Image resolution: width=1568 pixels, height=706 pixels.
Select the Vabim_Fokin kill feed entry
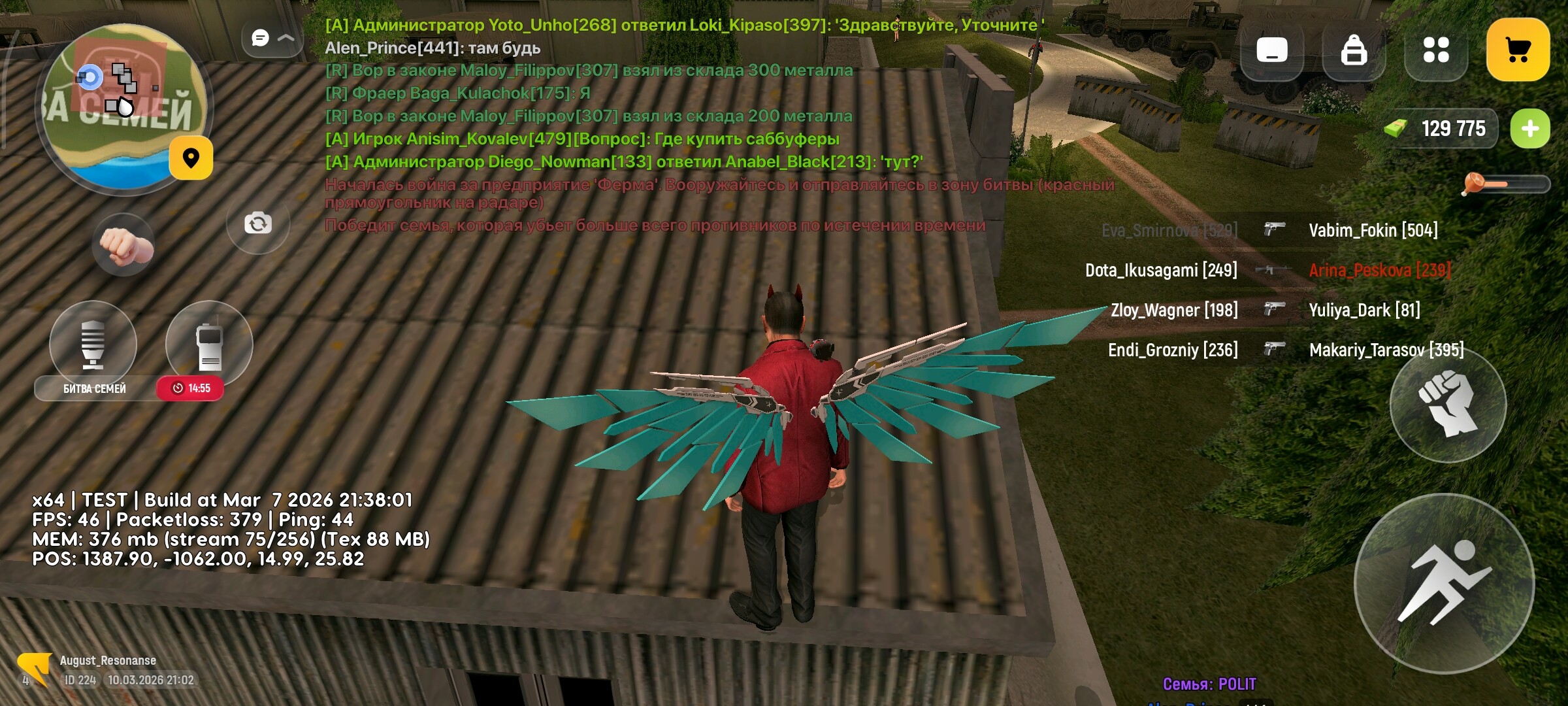click(1373, 230)
